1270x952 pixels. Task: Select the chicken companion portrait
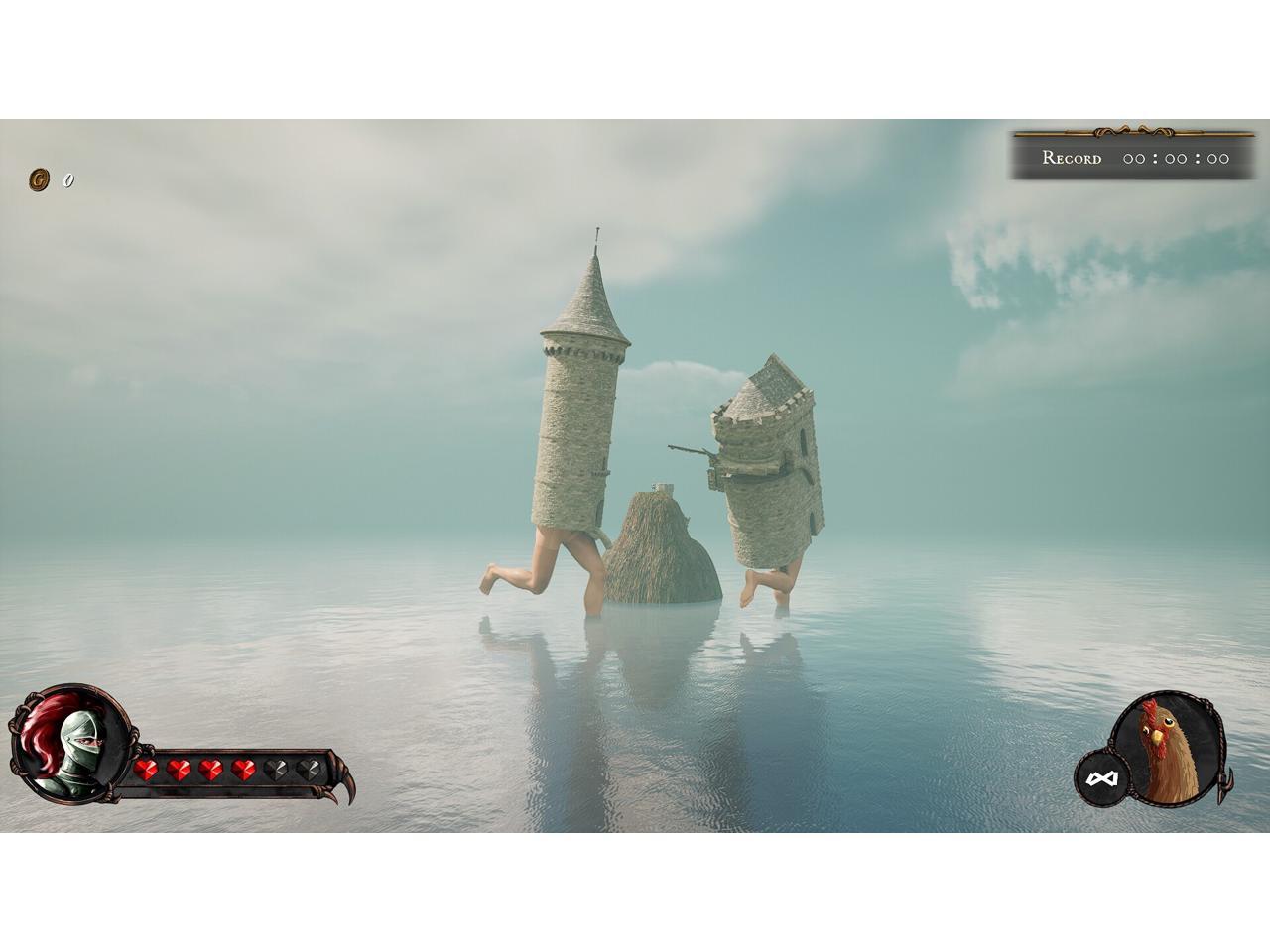coord(1169,750)
